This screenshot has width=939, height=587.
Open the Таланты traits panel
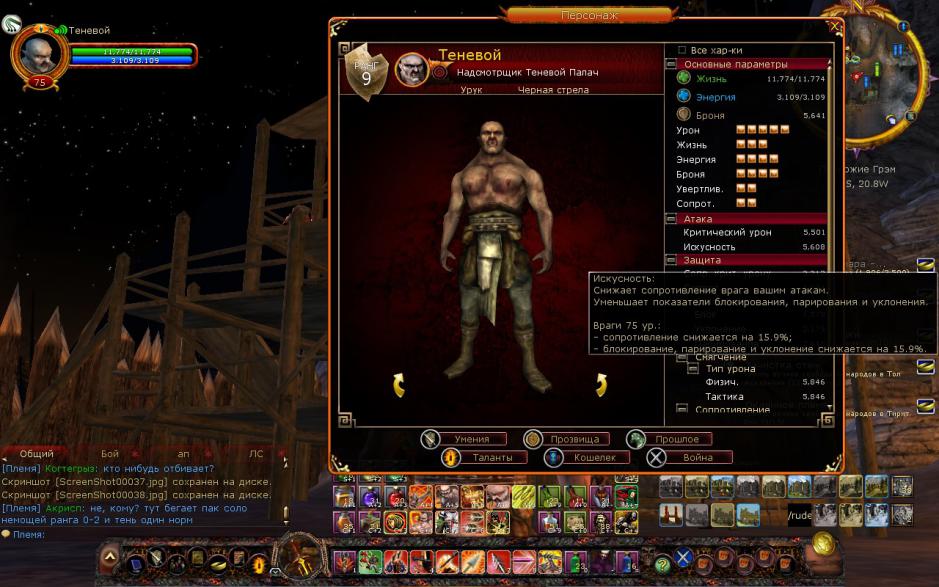click(x=486, y=457)
